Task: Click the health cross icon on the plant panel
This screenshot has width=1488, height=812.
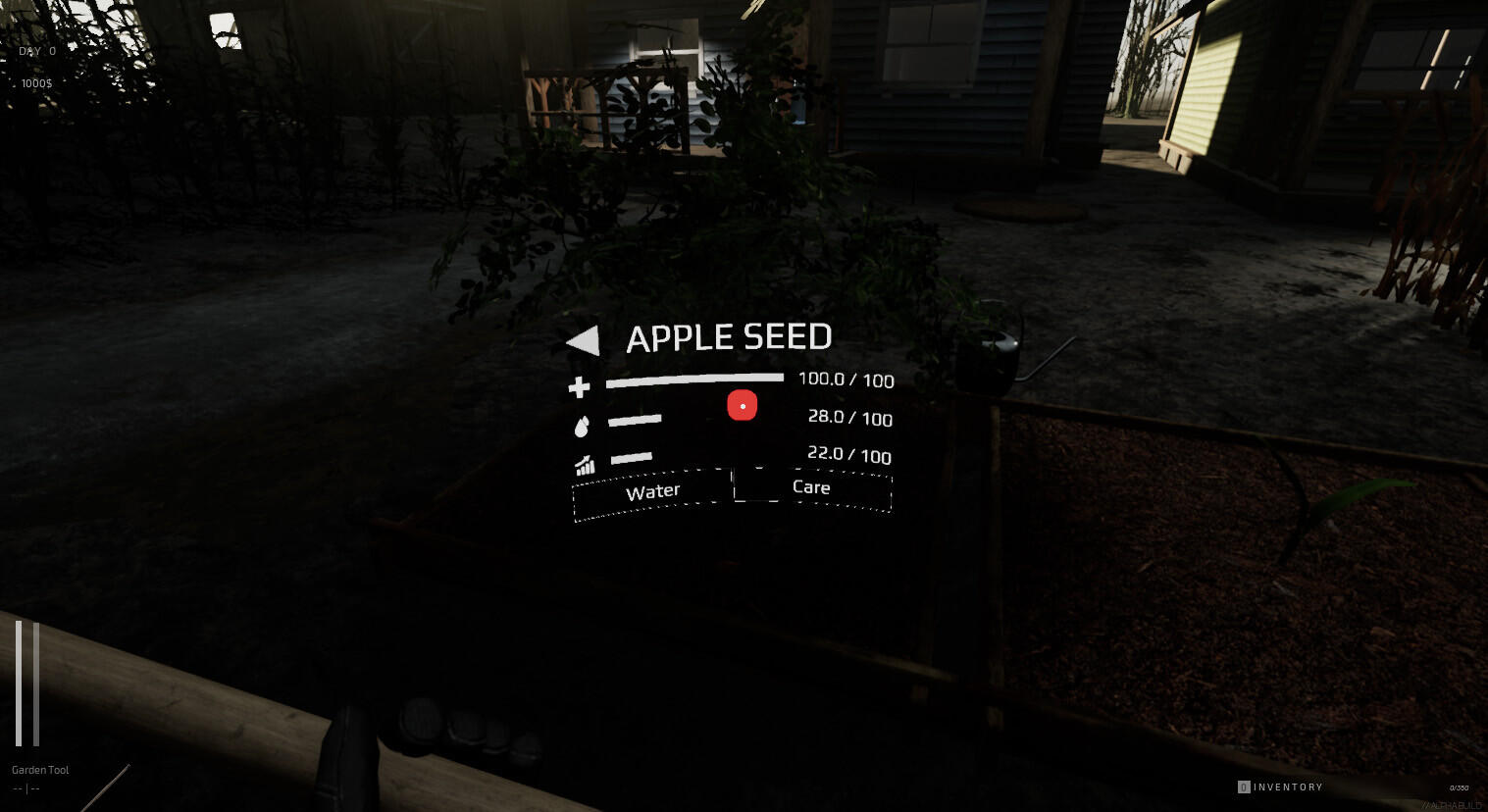Action: point(579,387)
